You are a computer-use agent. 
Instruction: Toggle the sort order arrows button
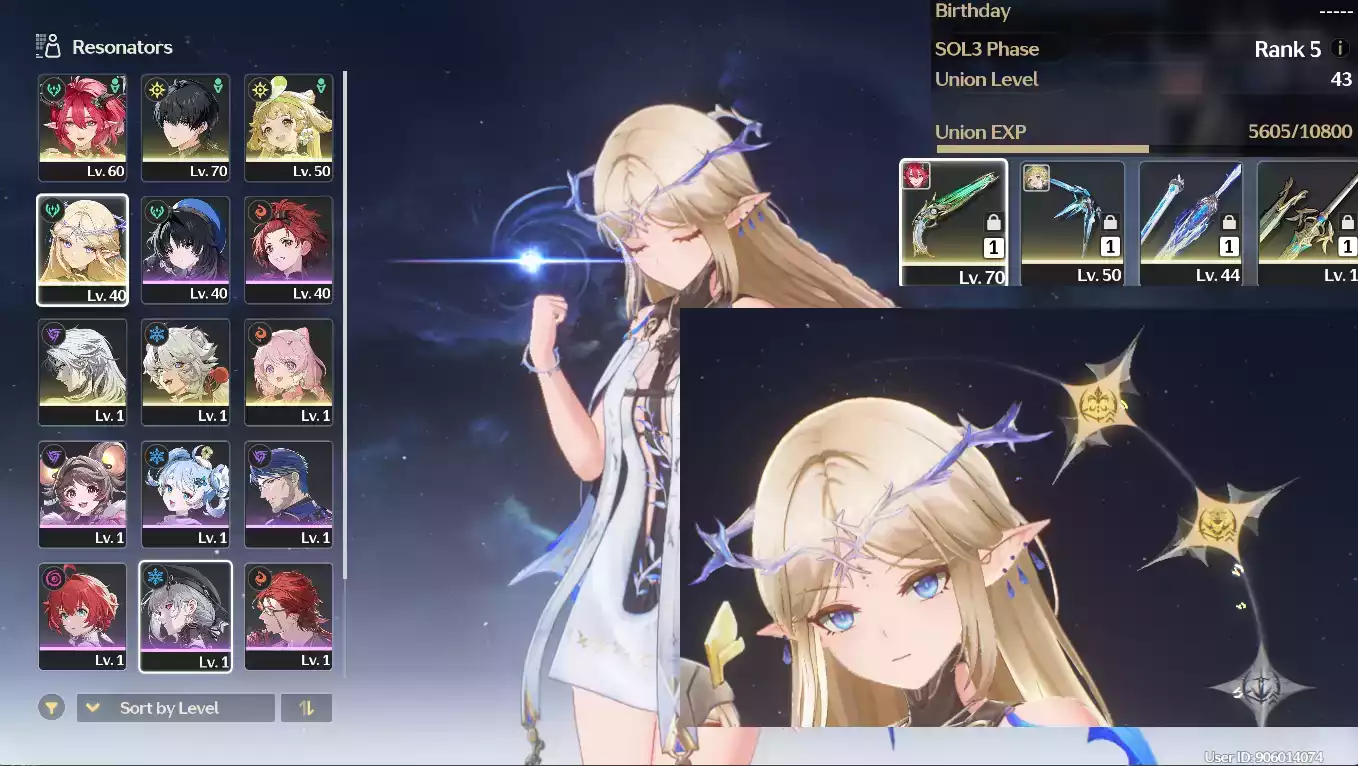(306, 708)
